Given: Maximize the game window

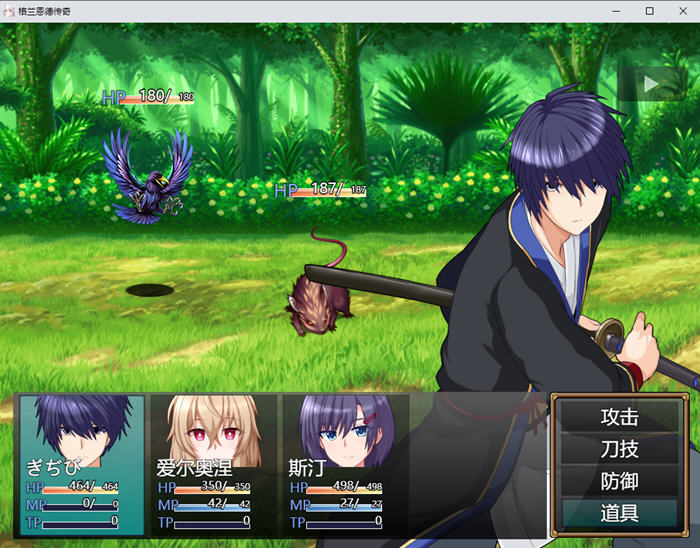Looking at the screenshot, I should point(649,11).
